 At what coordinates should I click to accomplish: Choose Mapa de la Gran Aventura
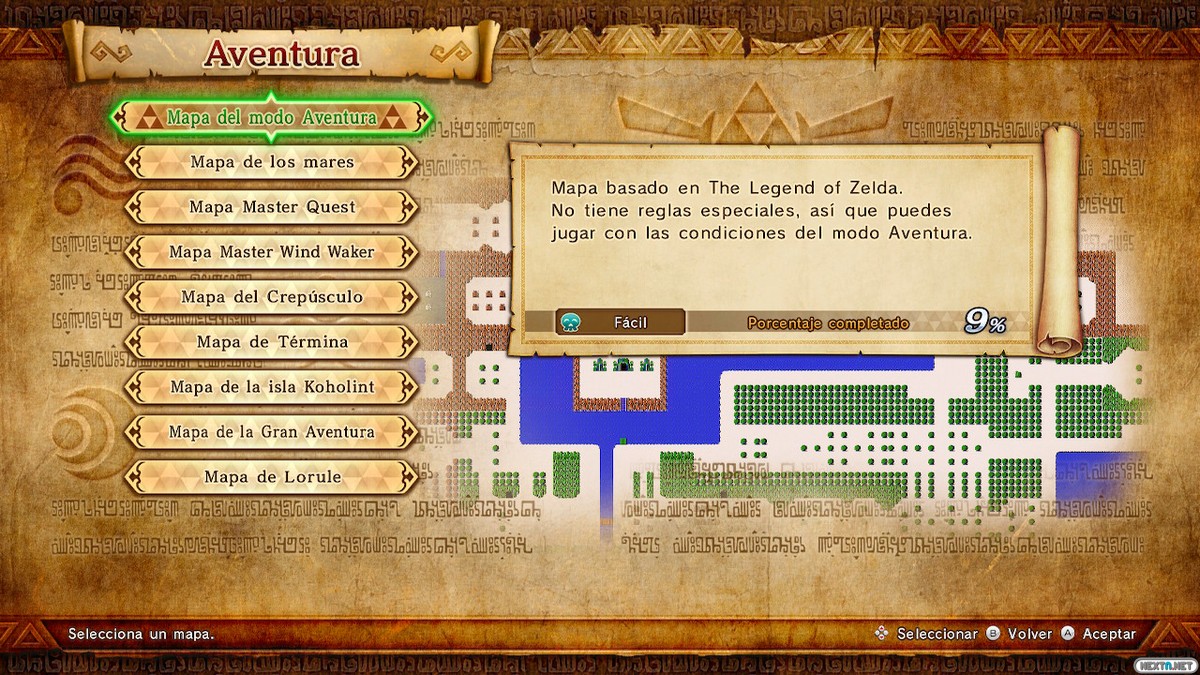(272, 432)
